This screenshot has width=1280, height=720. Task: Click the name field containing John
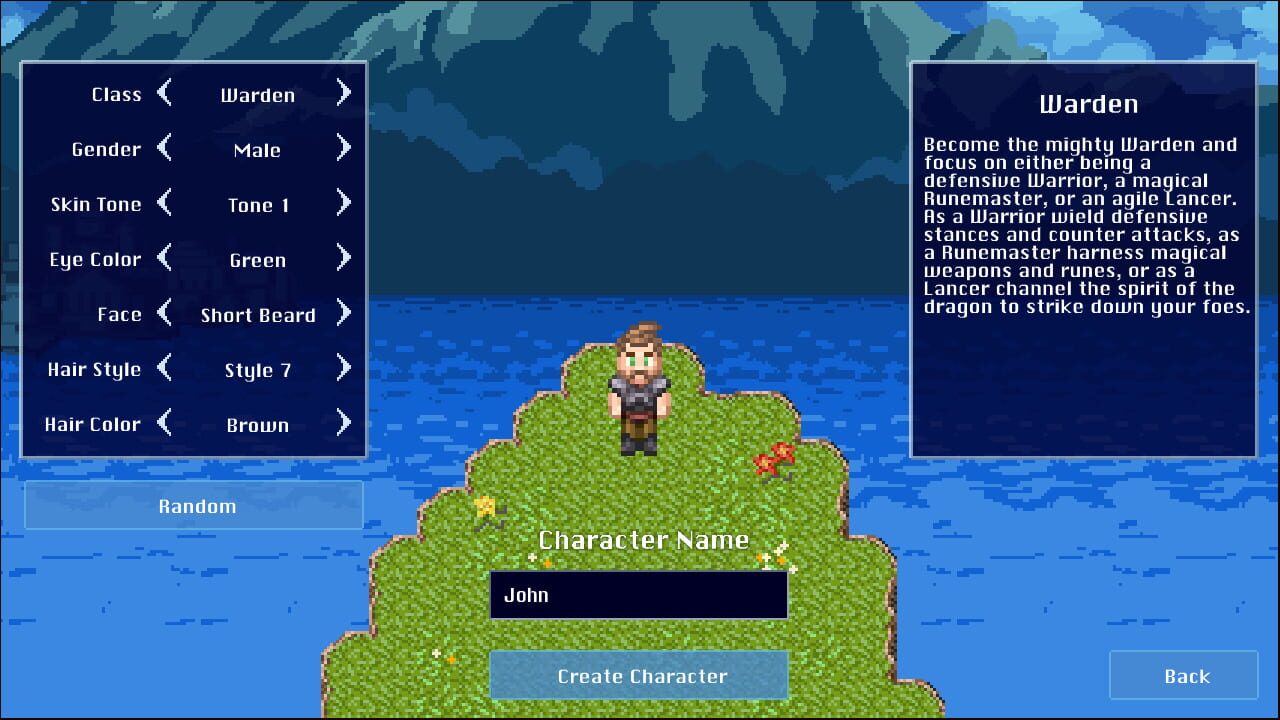point(638,594)
